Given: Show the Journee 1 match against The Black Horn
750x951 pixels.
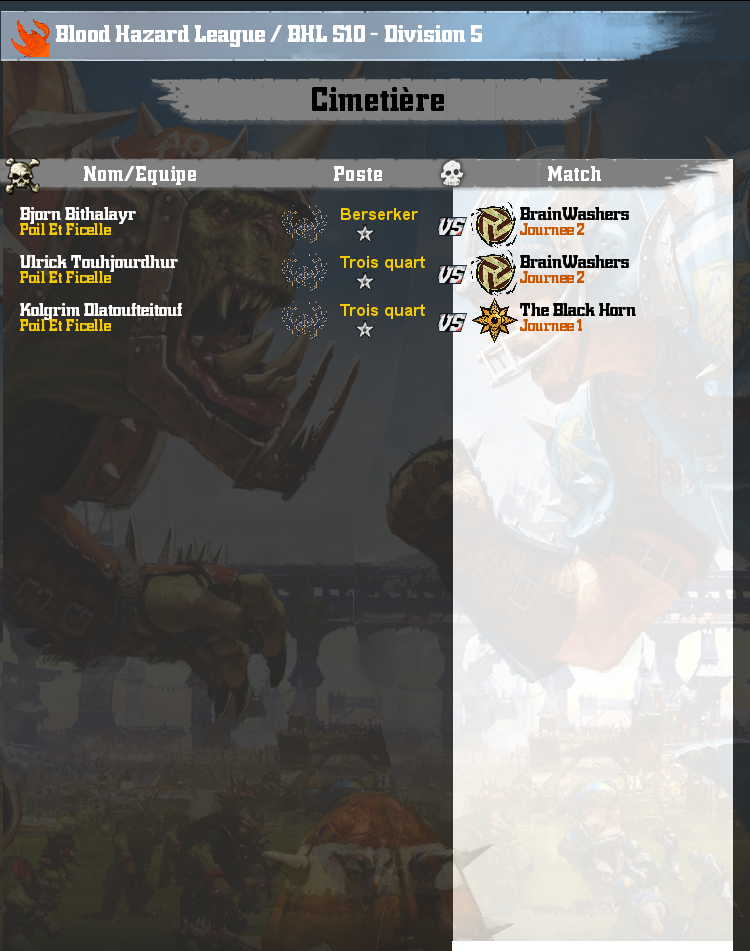Looking at the screenshot, I should click(x=551, y=326).
